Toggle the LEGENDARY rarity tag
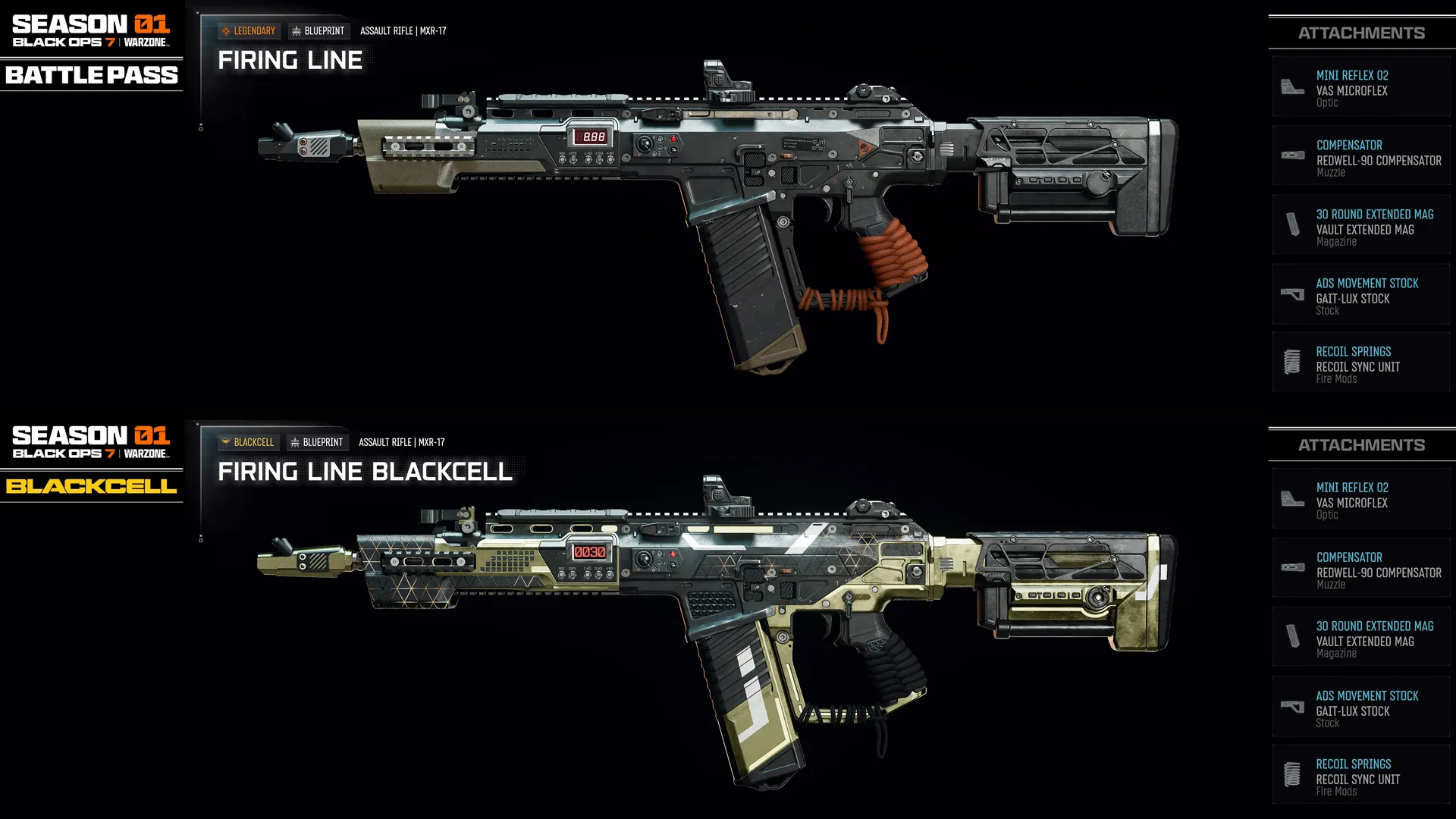The height and width of the screenshot is (819, 1456). pyautogui.click(x=249, y=30)
